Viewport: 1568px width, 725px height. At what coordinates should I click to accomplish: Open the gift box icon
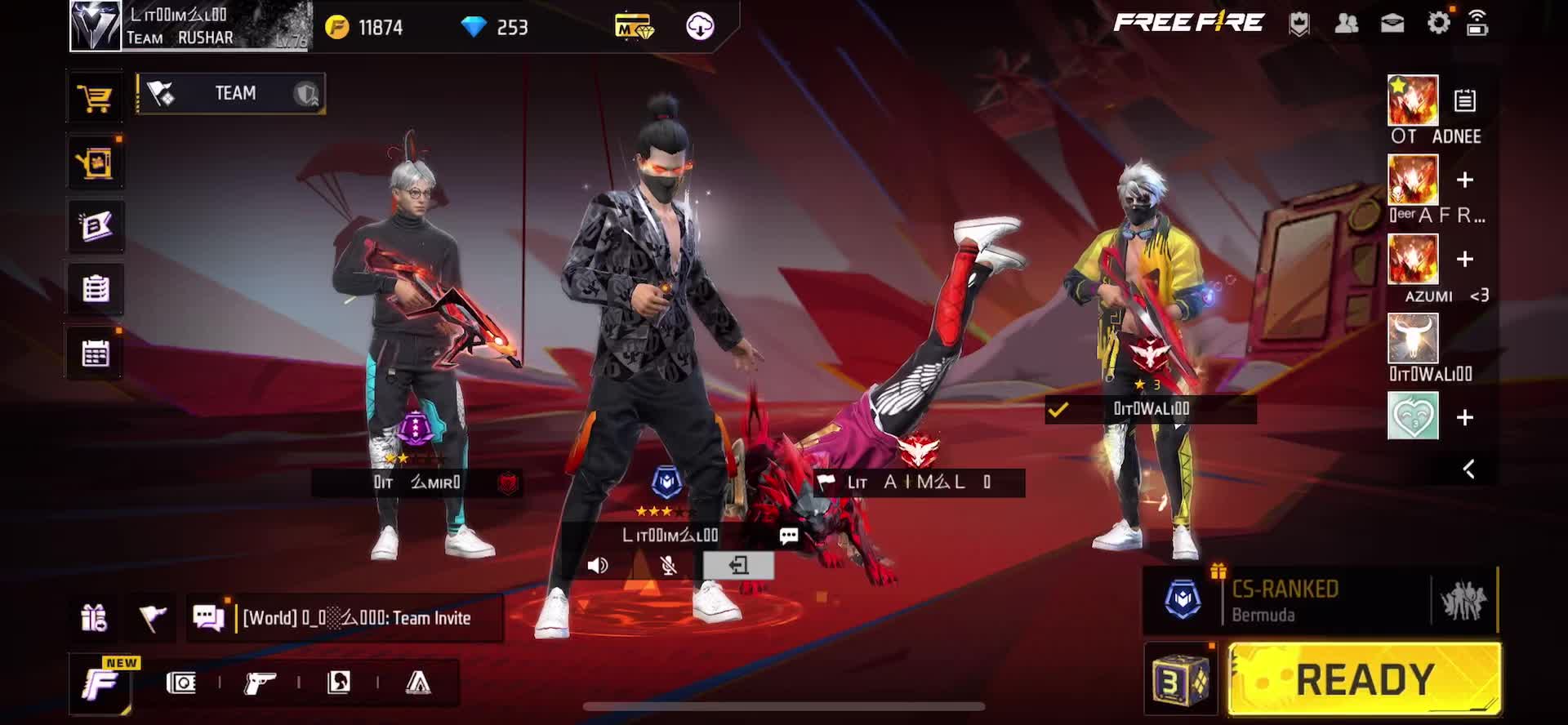click(x=94, y=618)
